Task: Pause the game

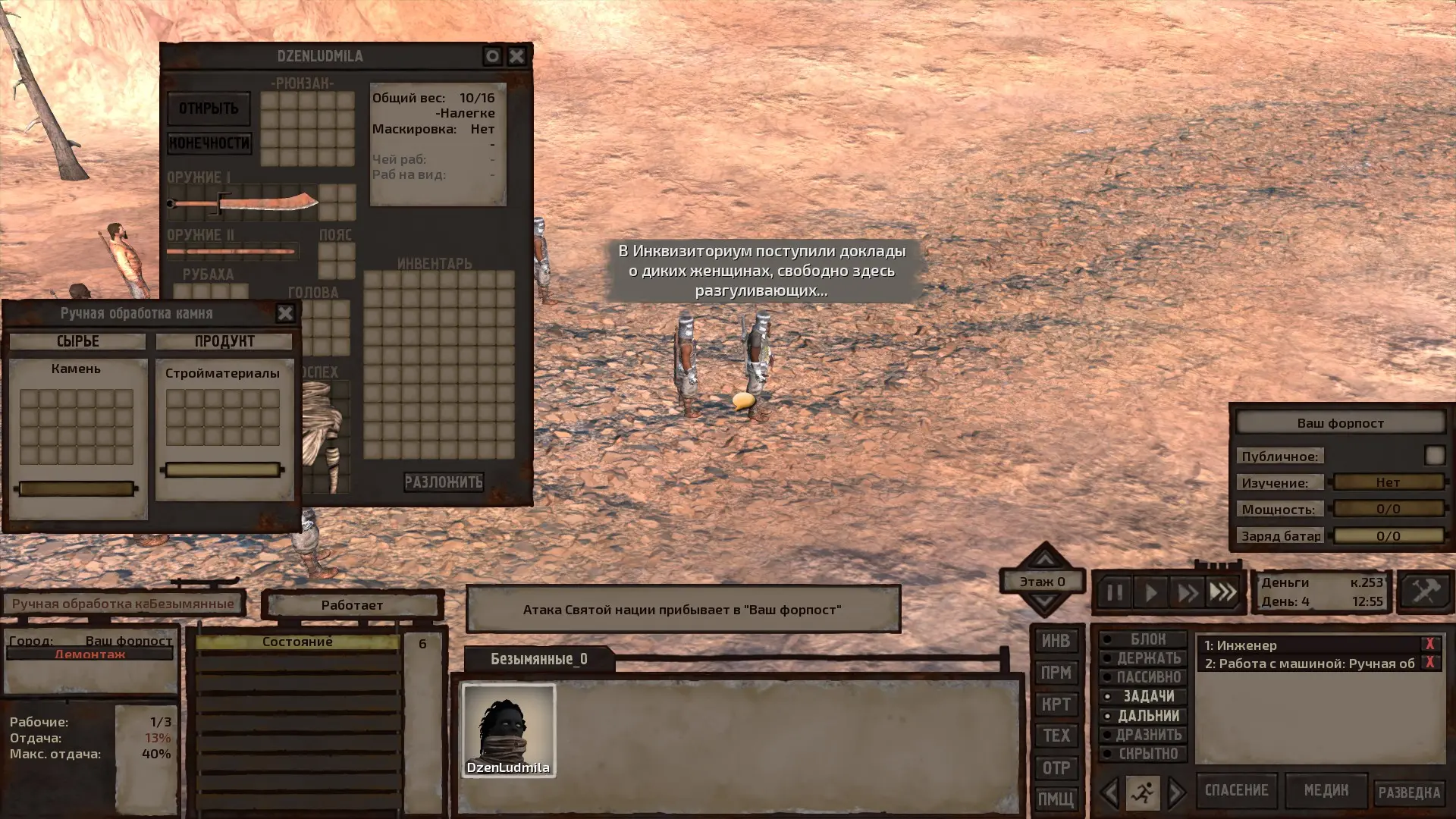Action: (x=1114, y=592)
